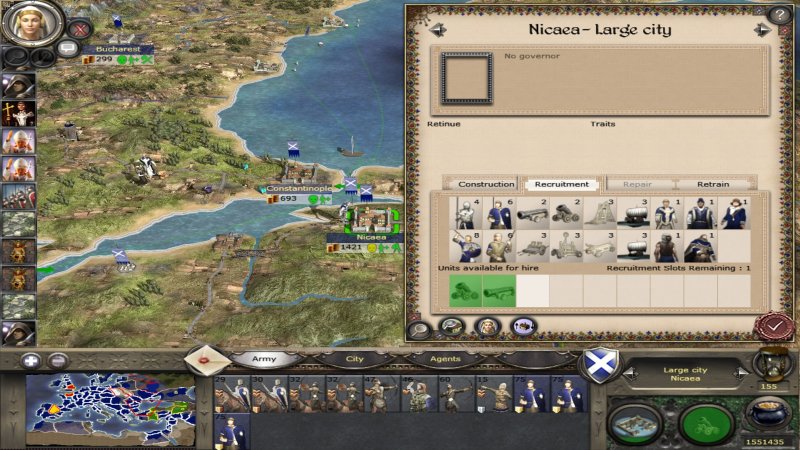Open the green recruitment cannon button
Image resolution: width=800 pixels, height=450 pixels.
706,423
